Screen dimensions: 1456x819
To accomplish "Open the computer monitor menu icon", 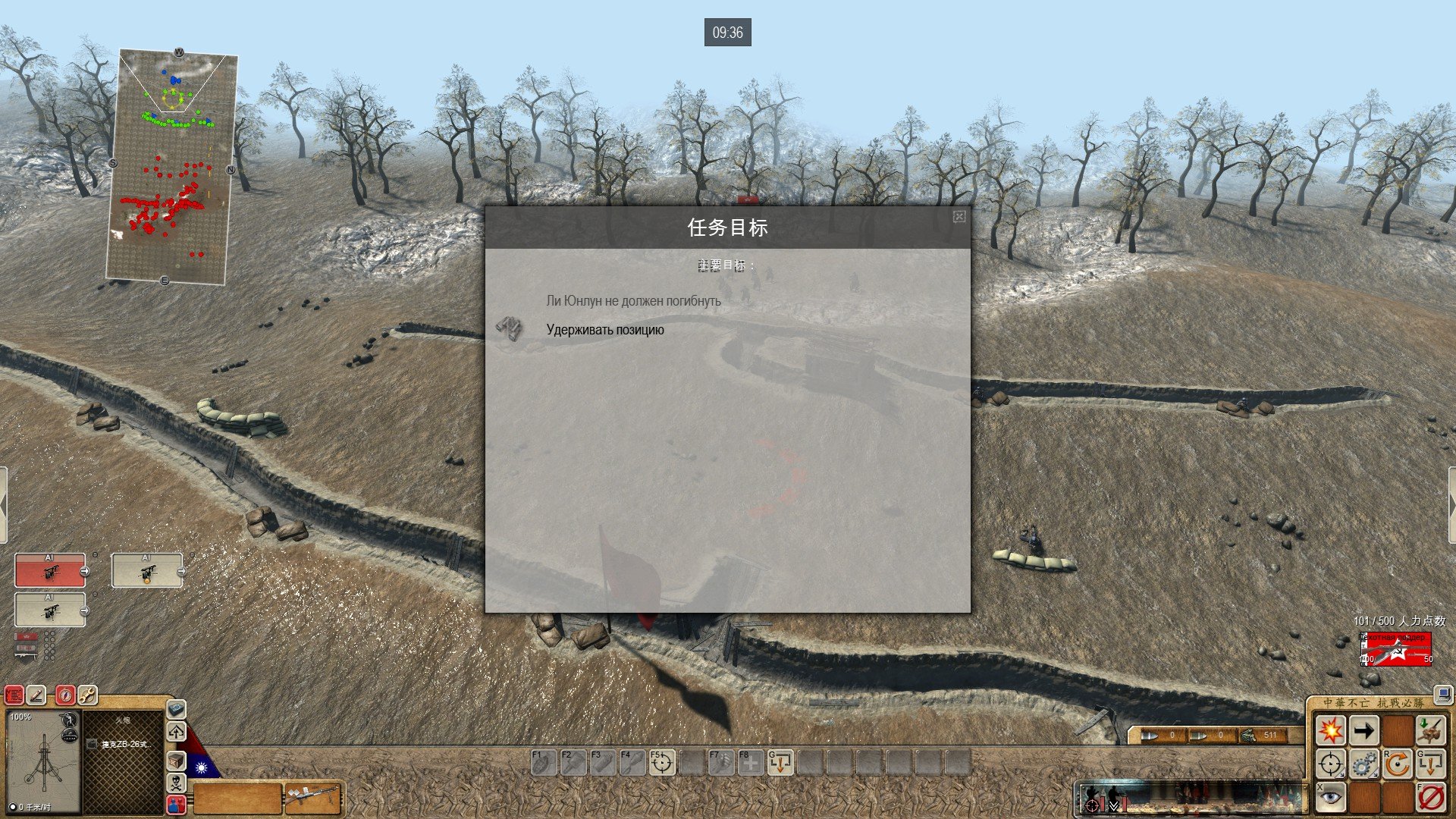I will [x=1442, y=694].
